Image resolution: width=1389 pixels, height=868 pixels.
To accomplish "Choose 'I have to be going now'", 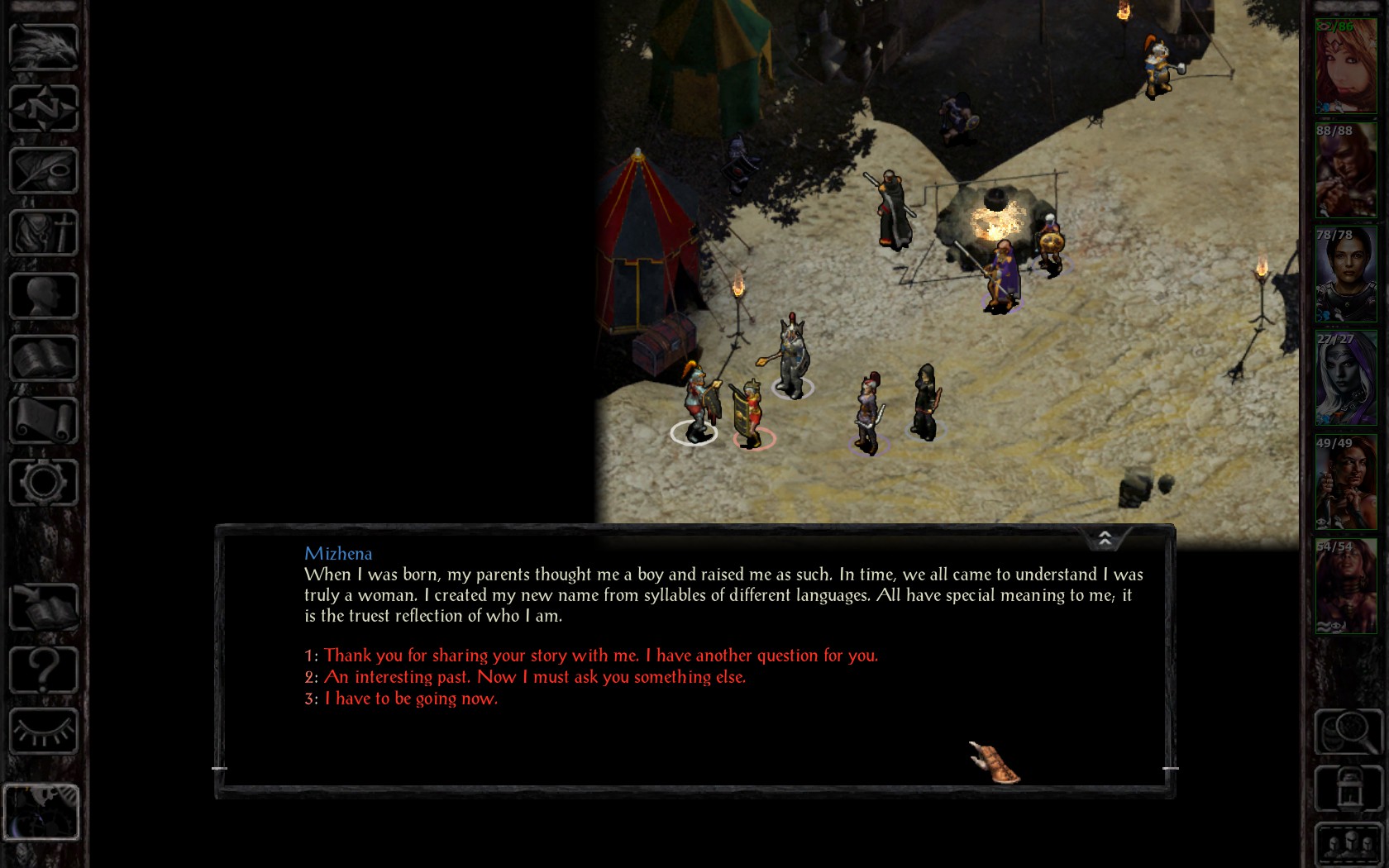I will 410,699.
